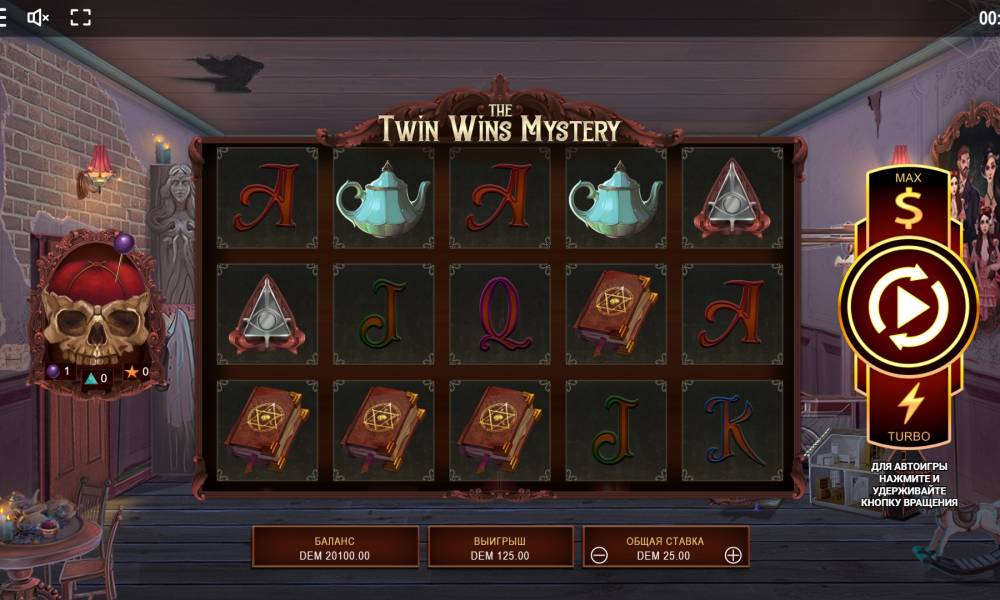Image resolution: width=1000 pixels, height=600 pixels.
Task: Spin the reels with the play button
Action: pos(907,309)
